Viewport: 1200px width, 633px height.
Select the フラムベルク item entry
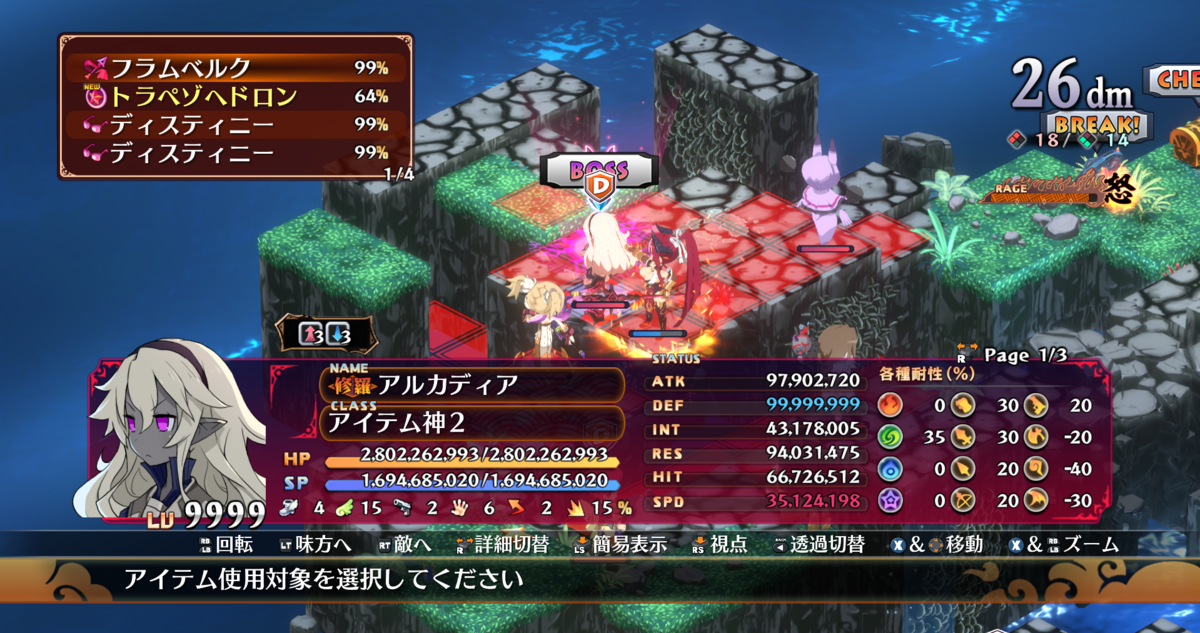235,68
